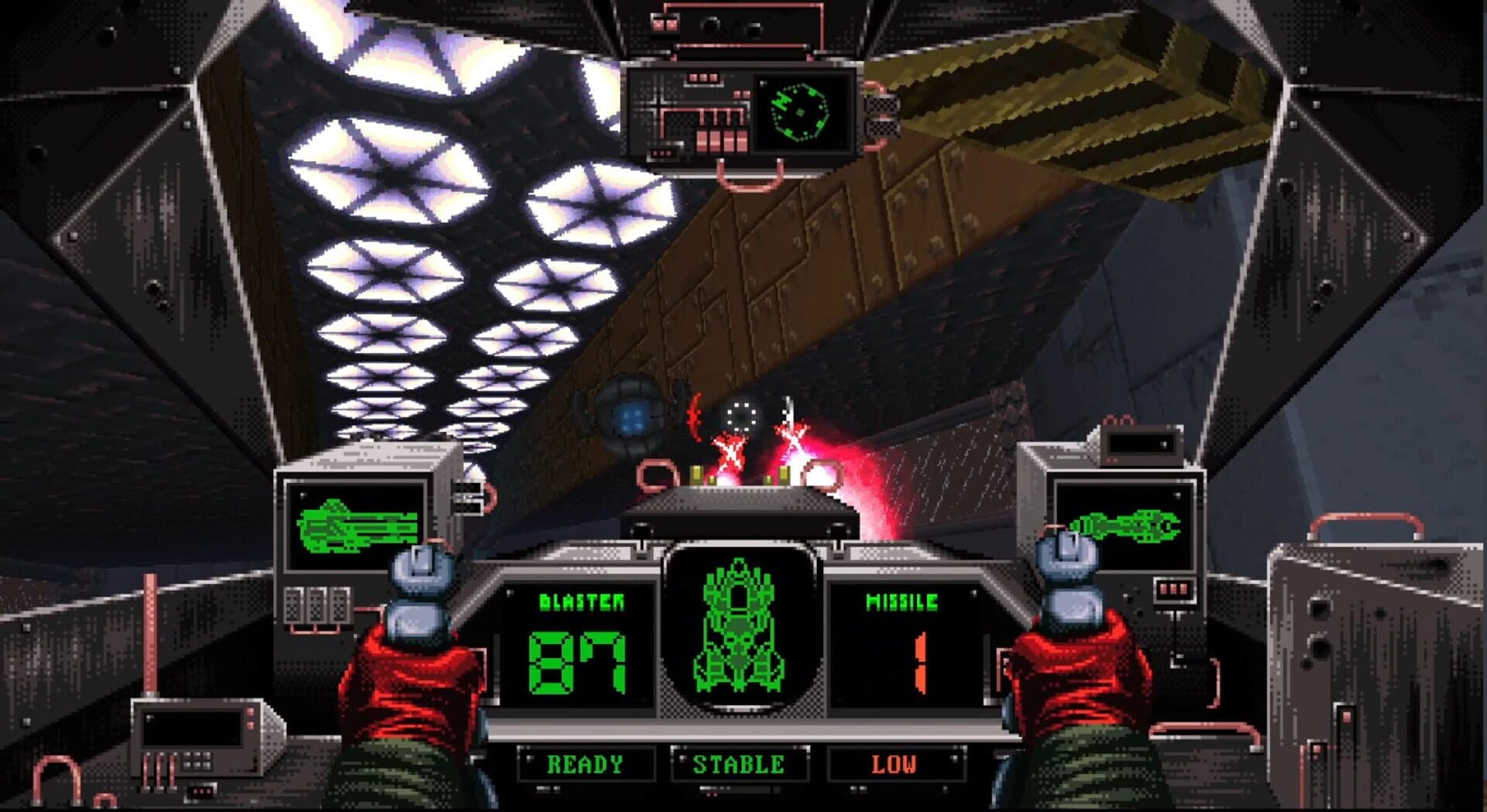This screenshot has width=1487, height=812.
Task: Switch to the READY status indicator
Action: tap(585, 763)
